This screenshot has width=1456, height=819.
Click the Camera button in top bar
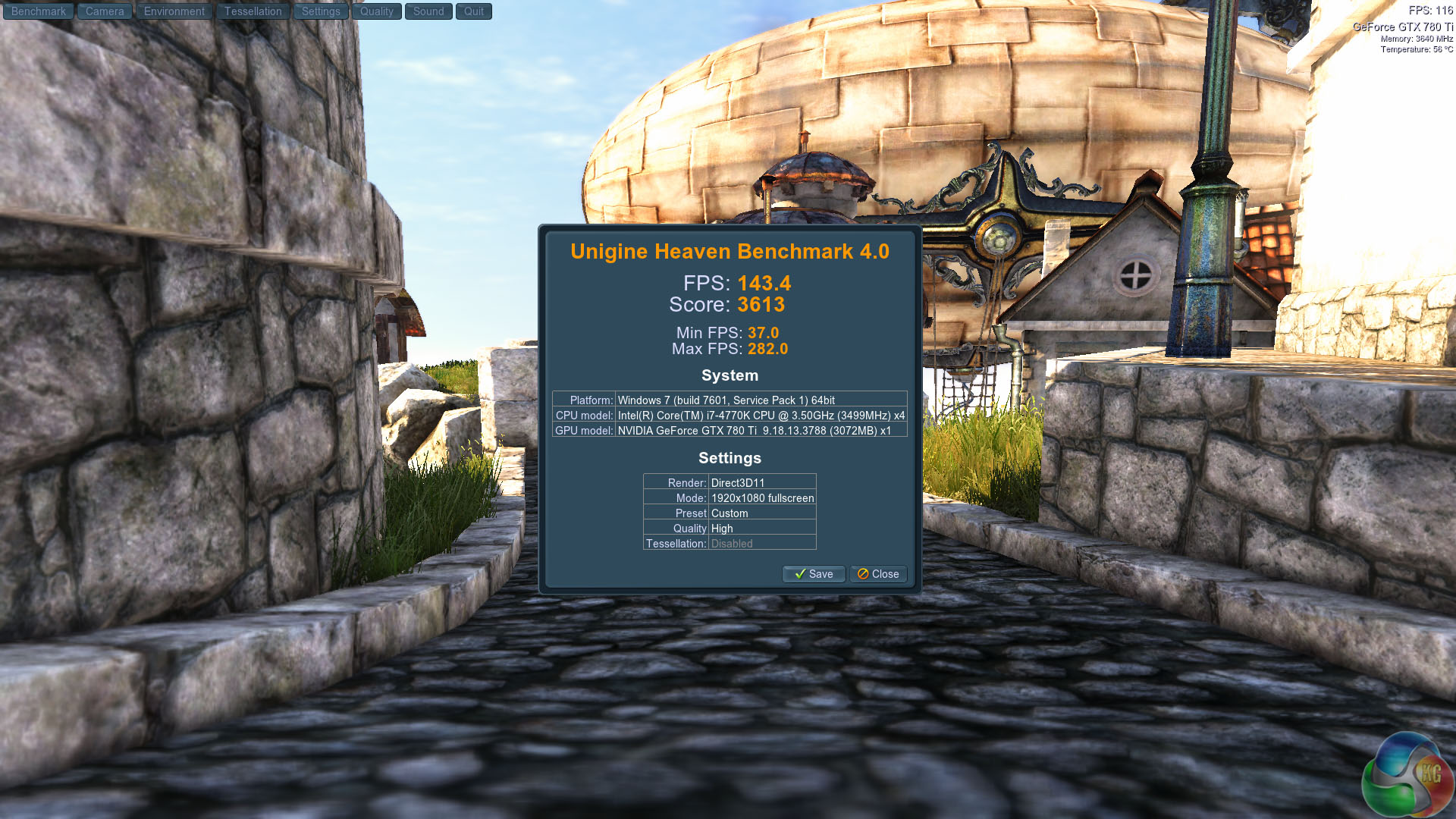(x=105, y=11)
